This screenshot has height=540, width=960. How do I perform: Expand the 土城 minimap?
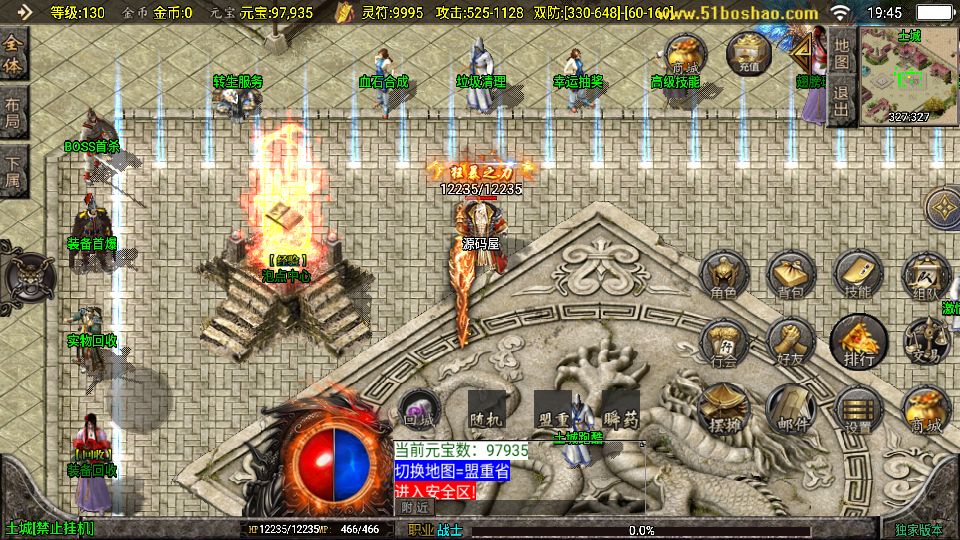(x=908, y=75)
